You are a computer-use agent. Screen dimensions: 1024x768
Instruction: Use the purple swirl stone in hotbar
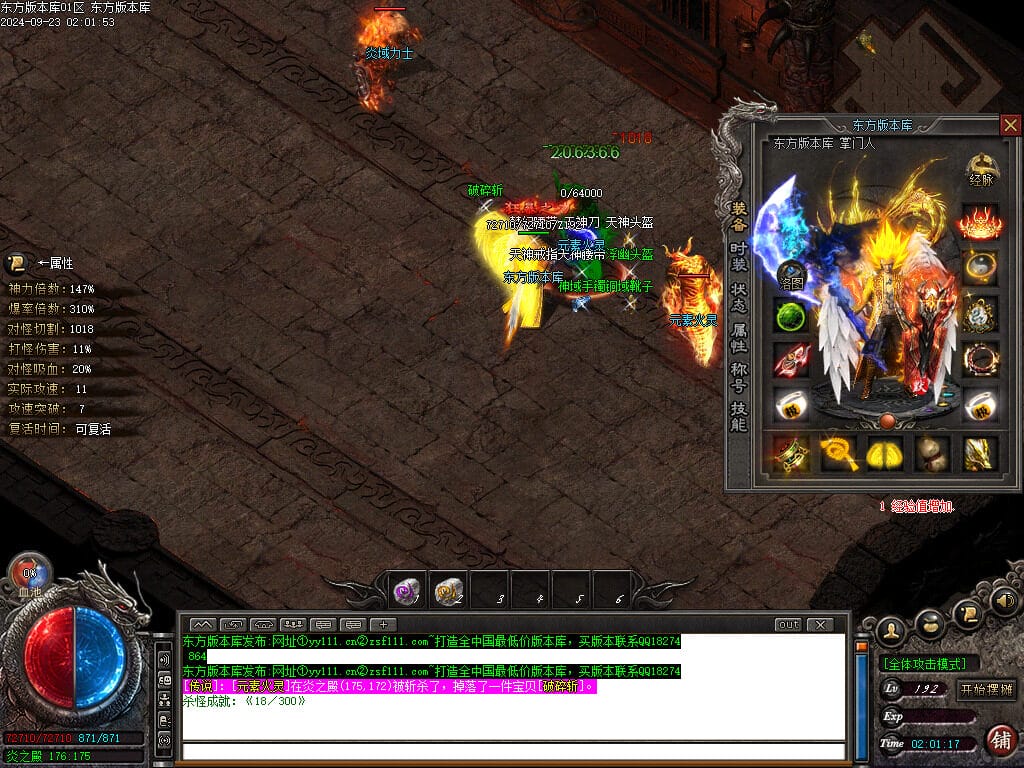[407, 592]
